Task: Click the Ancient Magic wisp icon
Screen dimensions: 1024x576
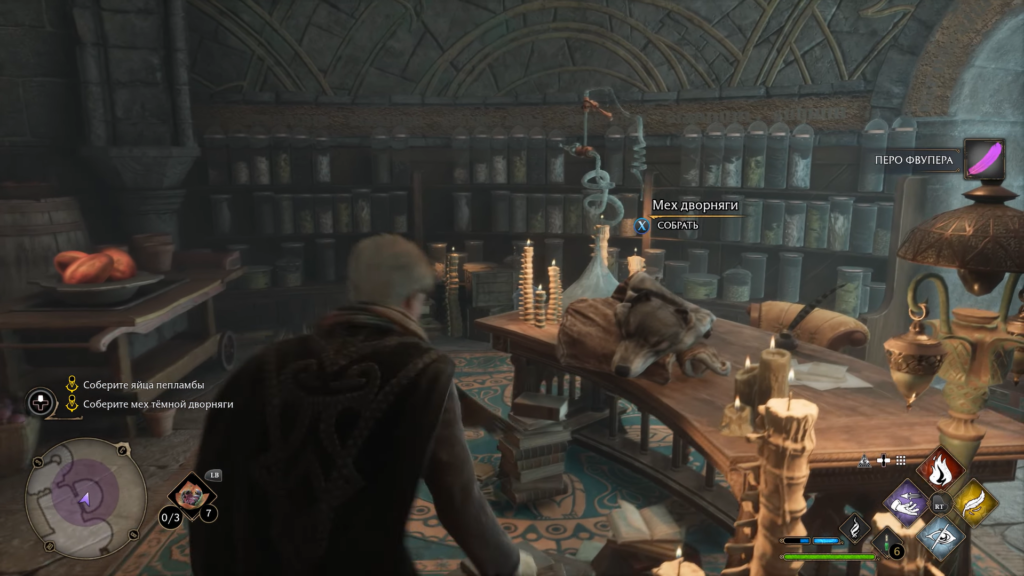Action: click(855, 527)
